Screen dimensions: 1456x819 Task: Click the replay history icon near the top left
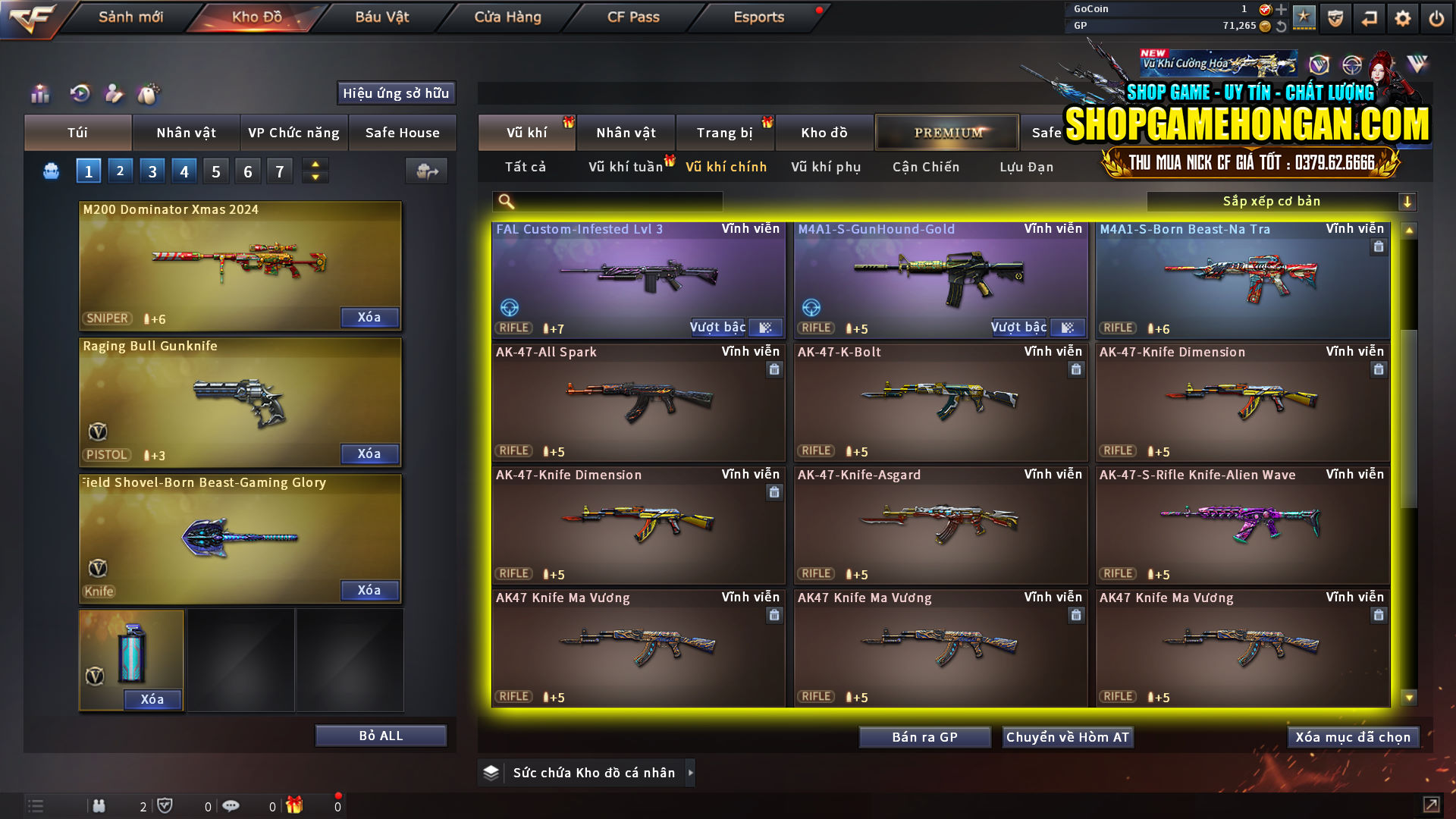click(x=81, y=93)
